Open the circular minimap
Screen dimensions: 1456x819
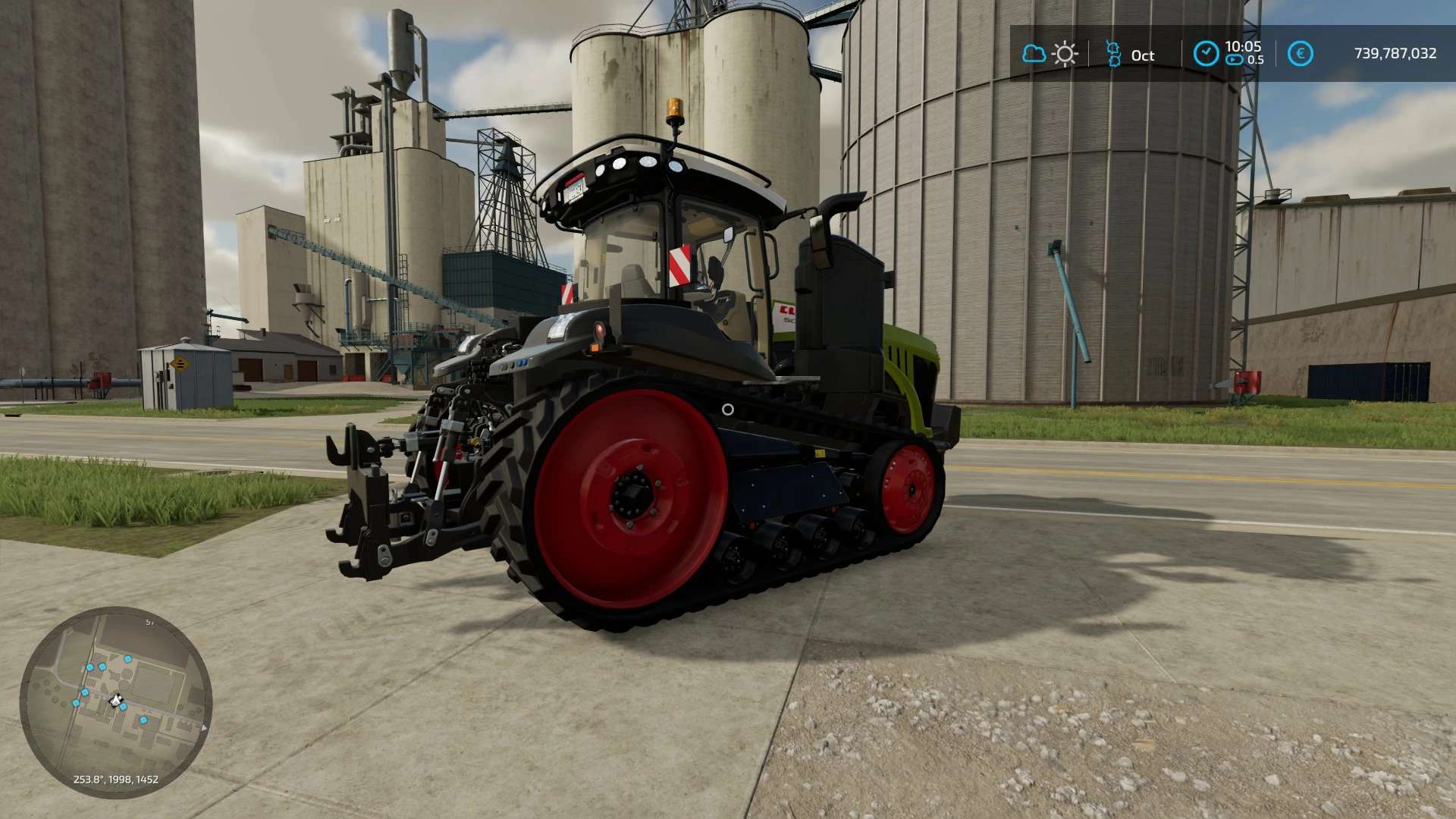pos(116,701)
